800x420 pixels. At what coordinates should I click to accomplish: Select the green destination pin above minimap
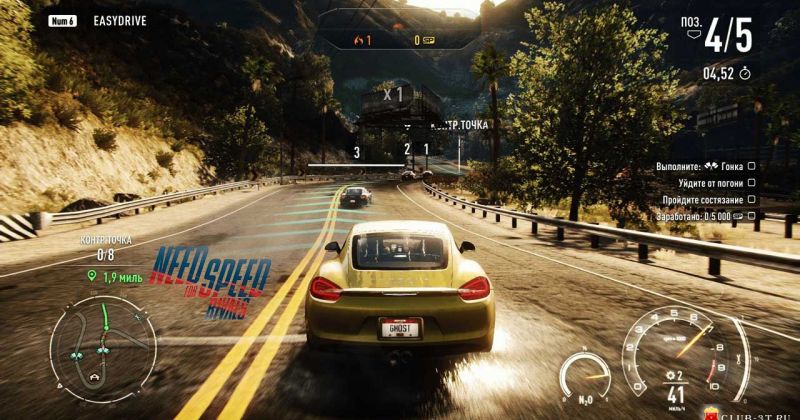click(x=92, y=274)
